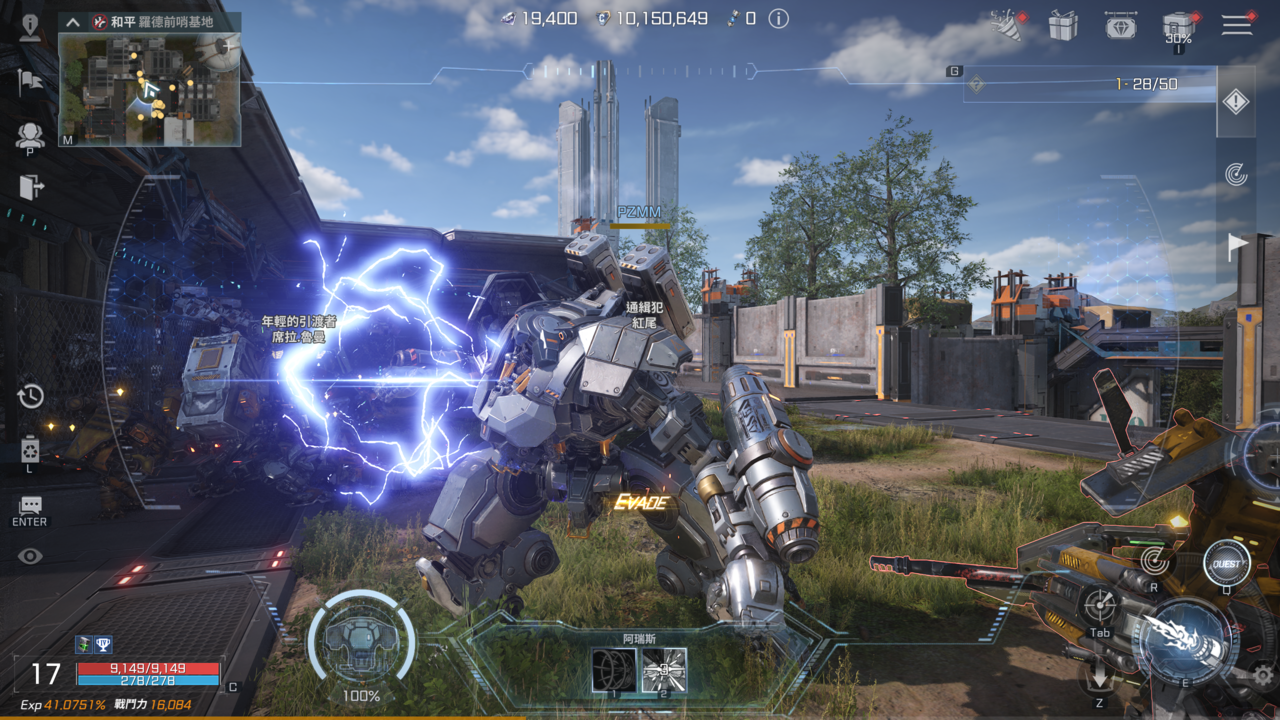
Task: Open the QUEST button
Action: 1226,564
